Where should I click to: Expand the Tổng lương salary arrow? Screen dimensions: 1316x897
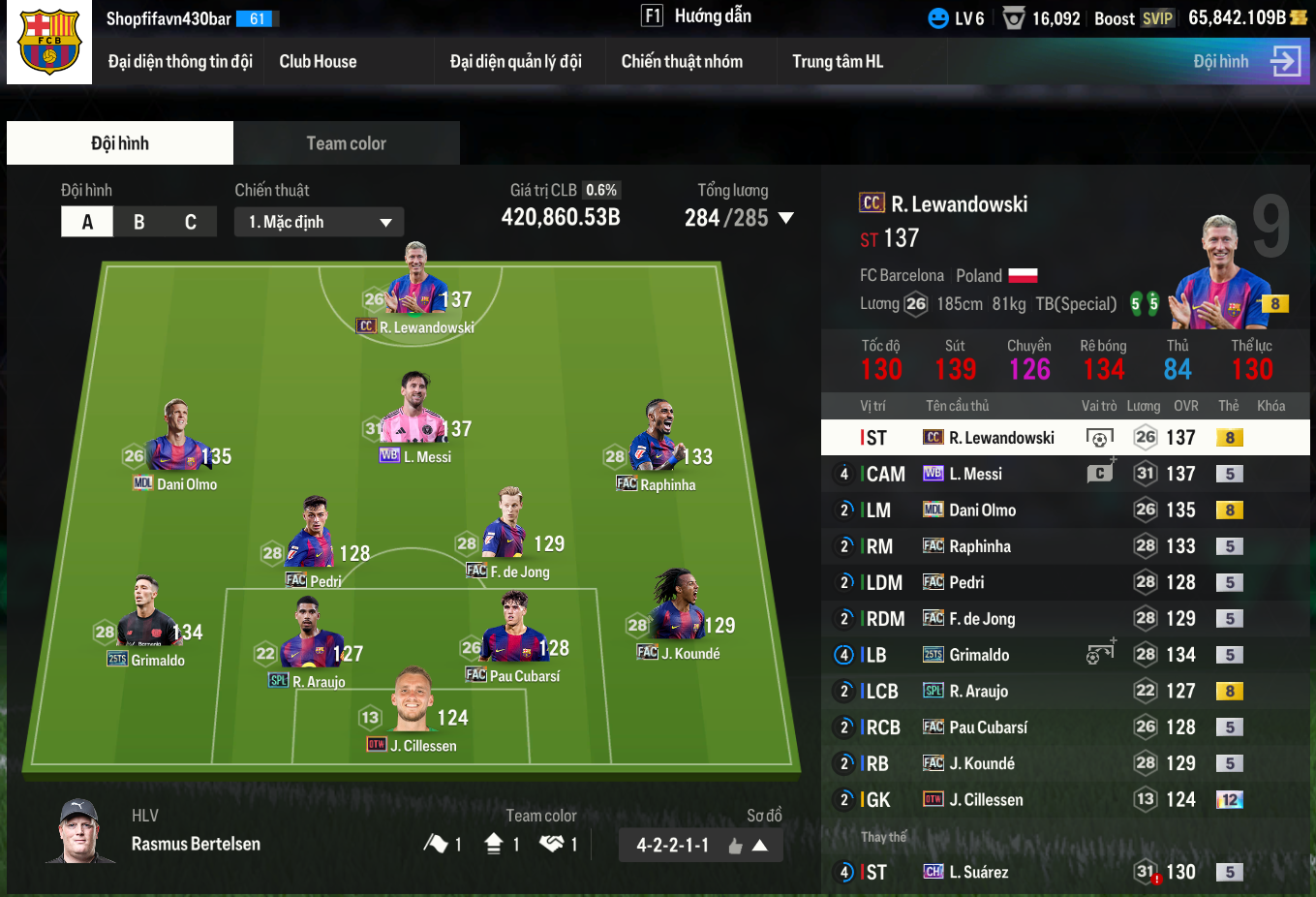[x=786, y=218]
